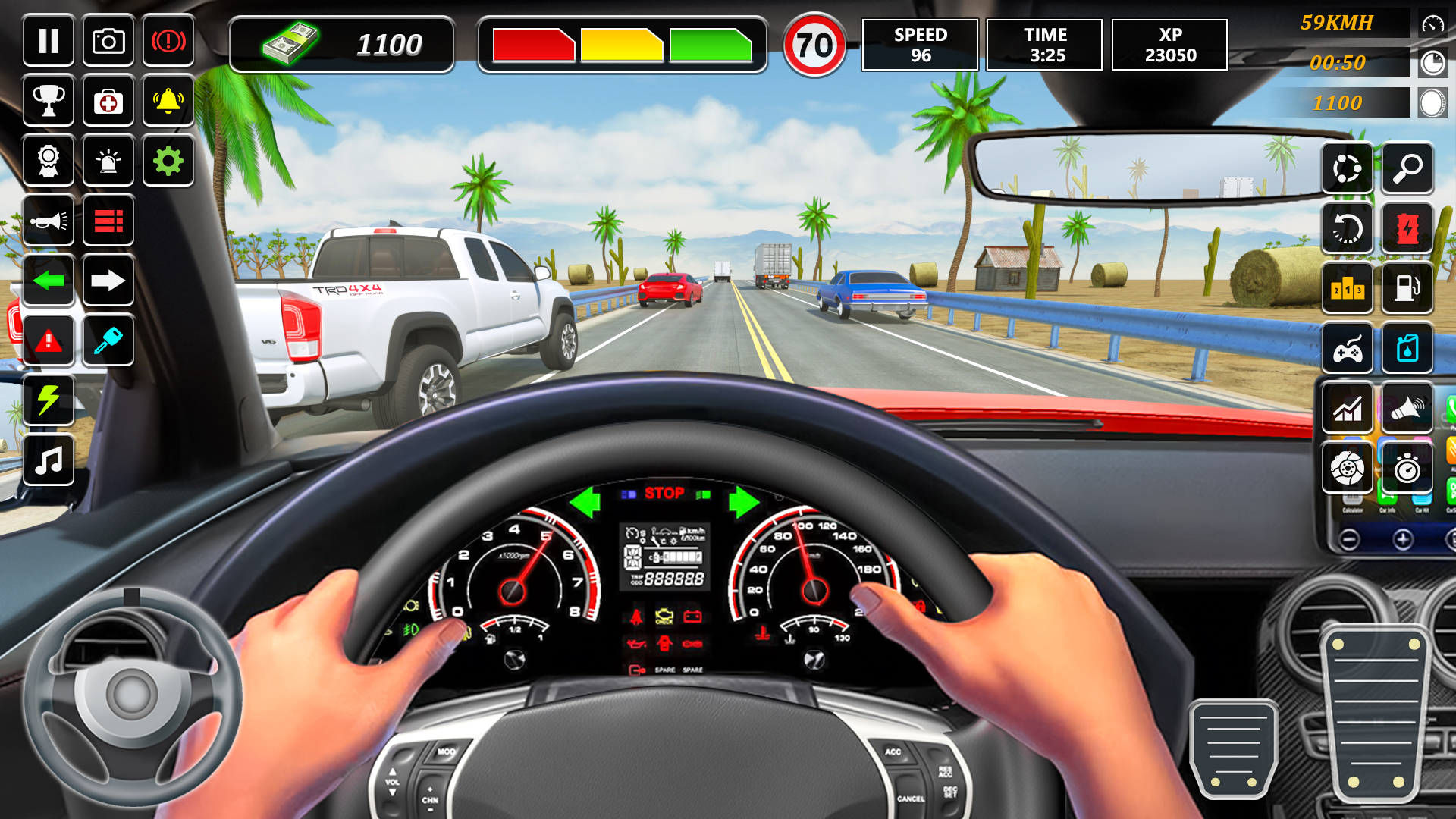Pause the game

pyautogui.click(x=49, y=41)
